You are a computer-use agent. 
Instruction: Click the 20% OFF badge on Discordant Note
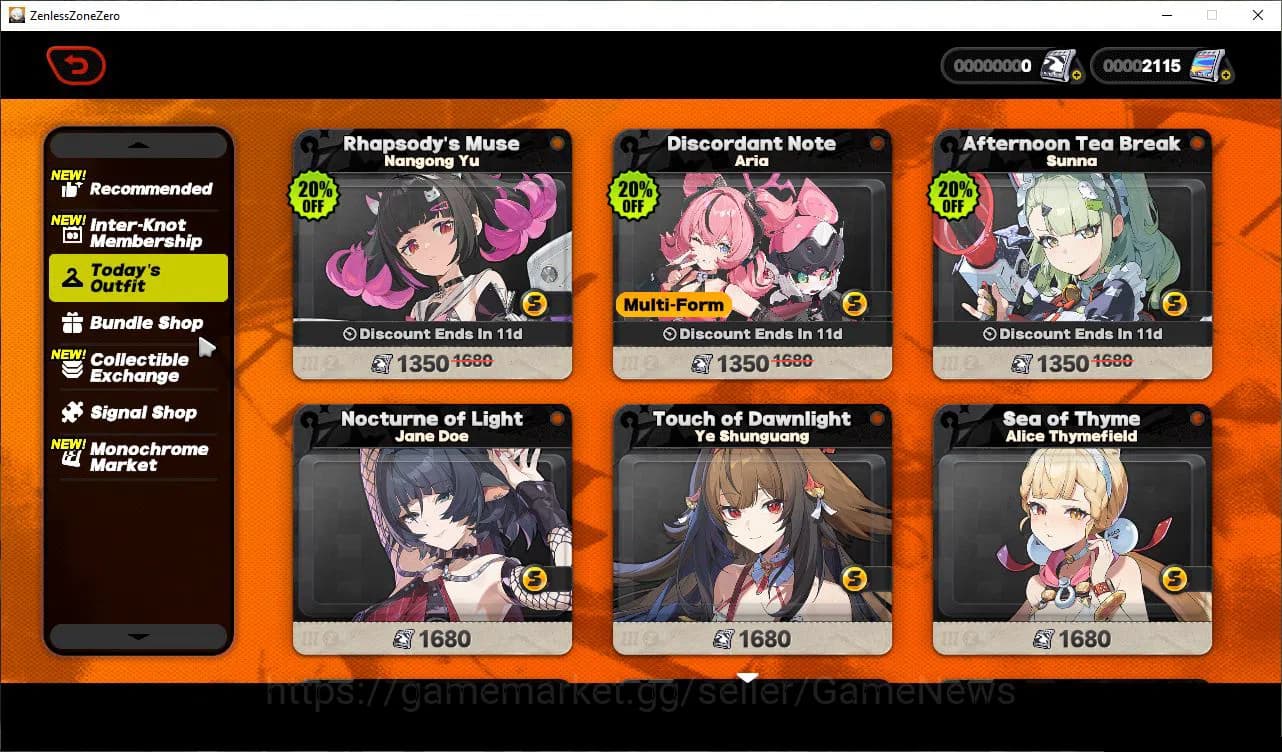pos(633,196)
